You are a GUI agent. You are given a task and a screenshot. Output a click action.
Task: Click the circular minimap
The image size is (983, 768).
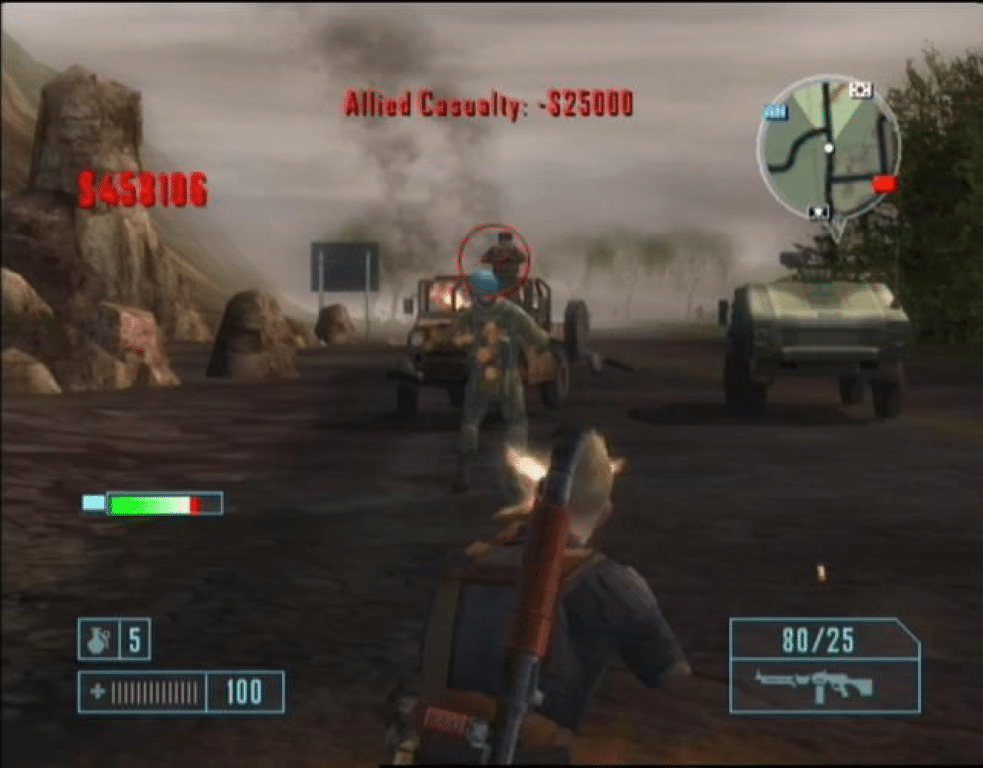click(828, 148)
